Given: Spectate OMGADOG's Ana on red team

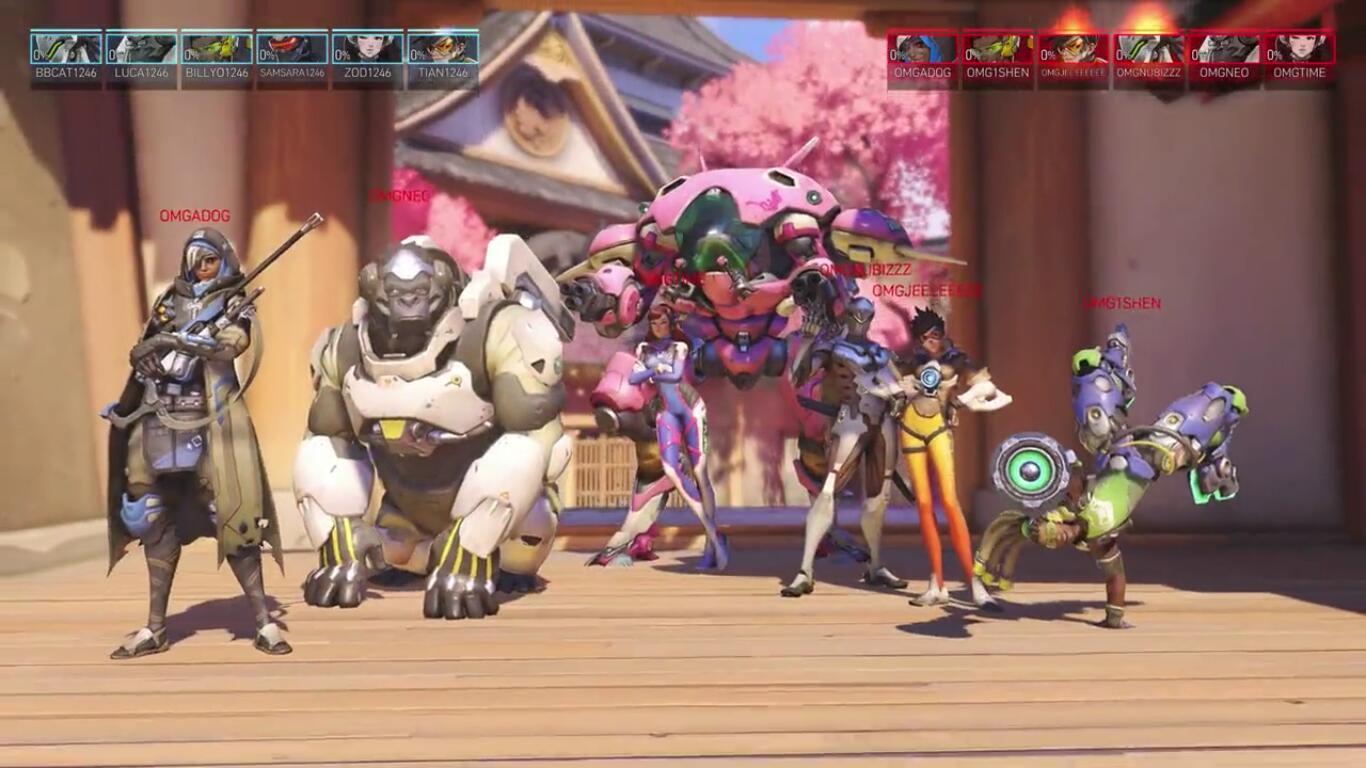Looking at the screenshot, I should click(923, 49).
